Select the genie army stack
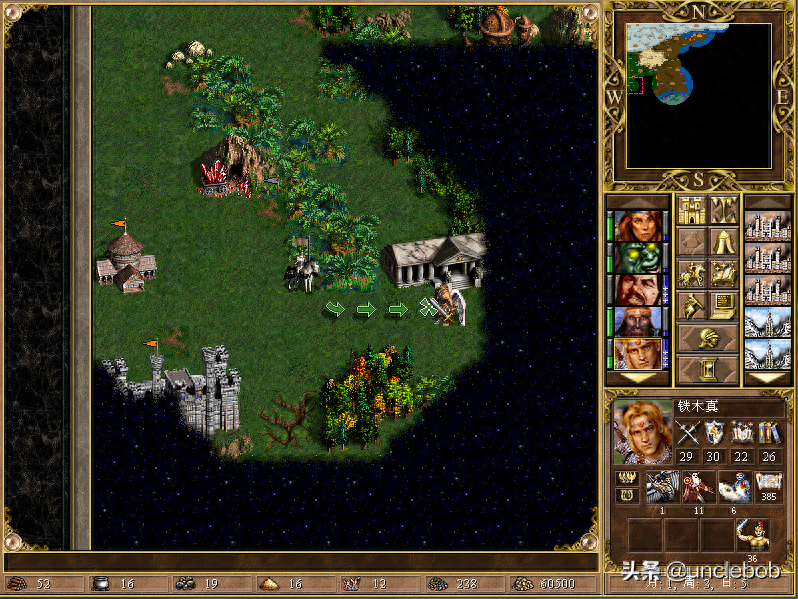The height and width of the screenshot is (599, 798). click(733, 487)
